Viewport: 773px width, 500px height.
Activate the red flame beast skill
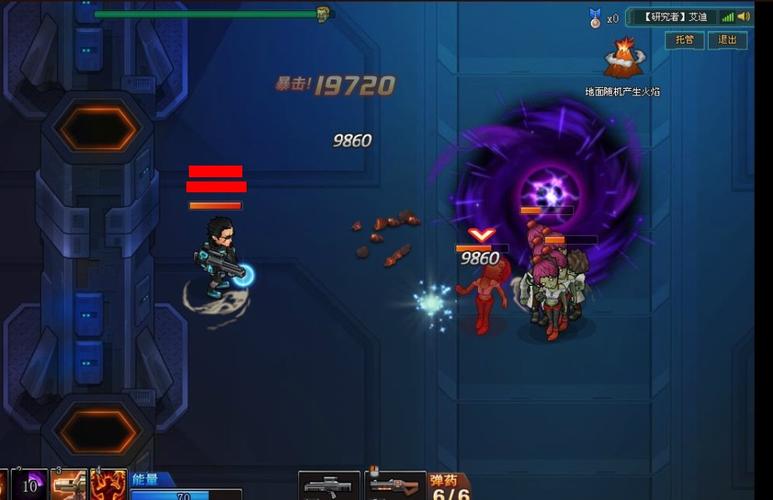[x=108, y=484]
